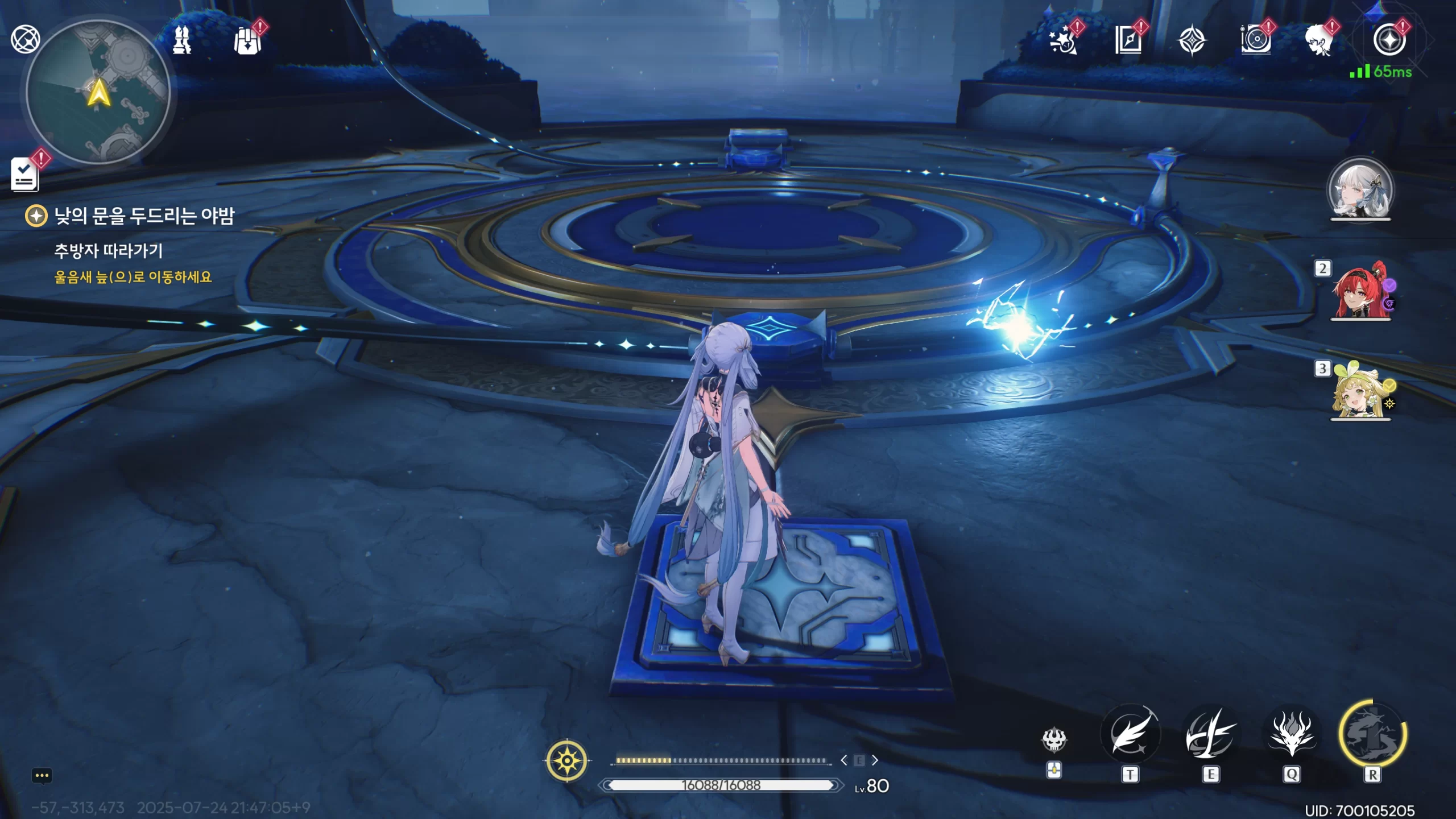Select the tracked quest title in the tracker
Viewport: 1456px width, 819px height.
(144, 216)
